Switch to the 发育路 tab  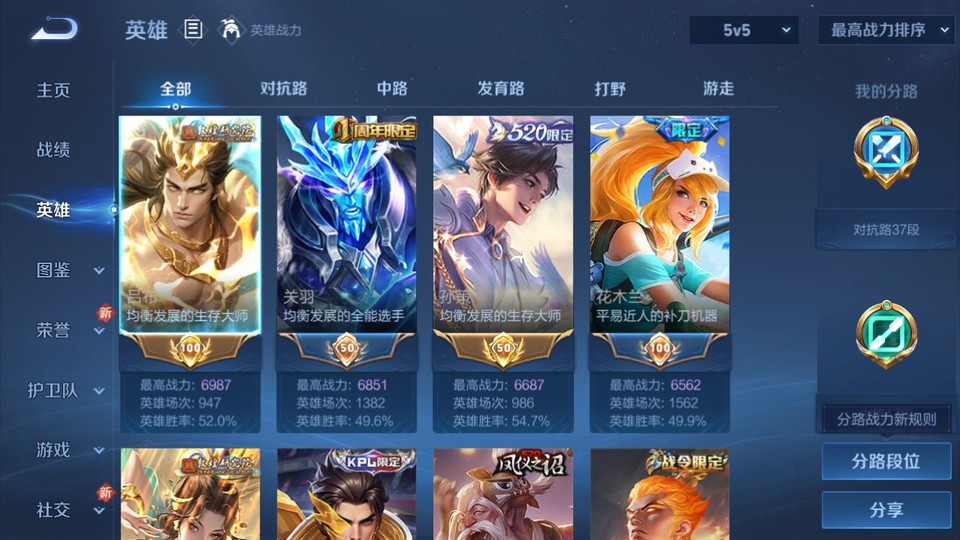point(501,88)
